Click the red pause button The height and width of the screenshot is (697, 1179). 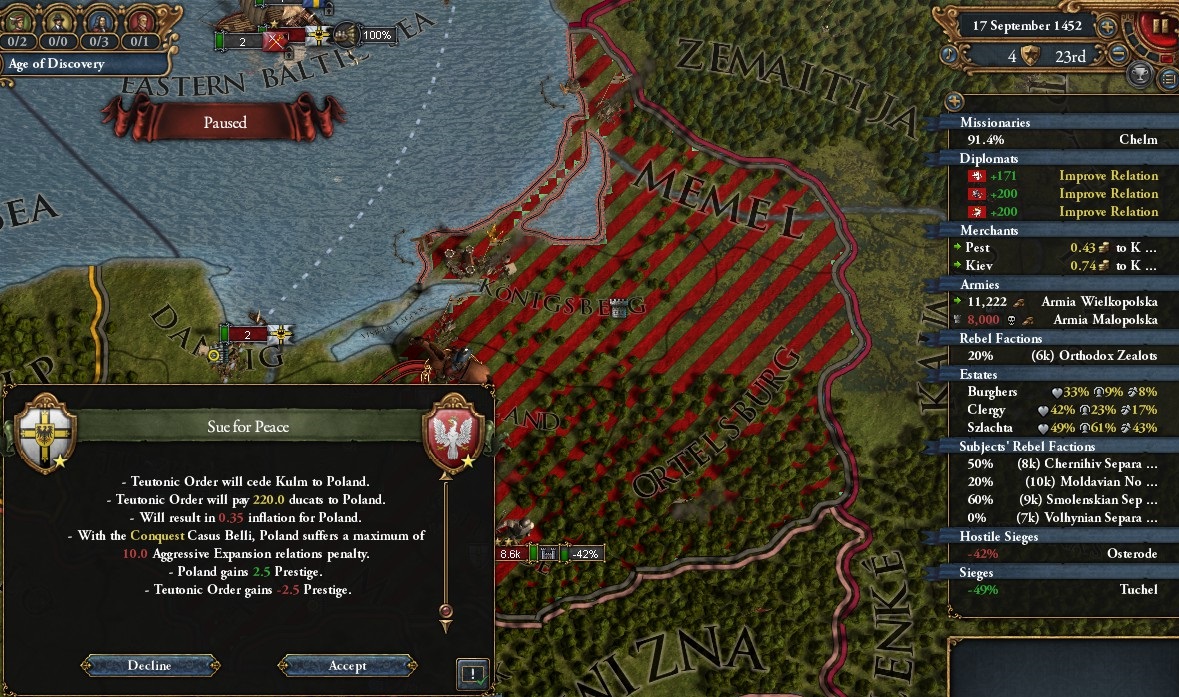[1160, 25]
